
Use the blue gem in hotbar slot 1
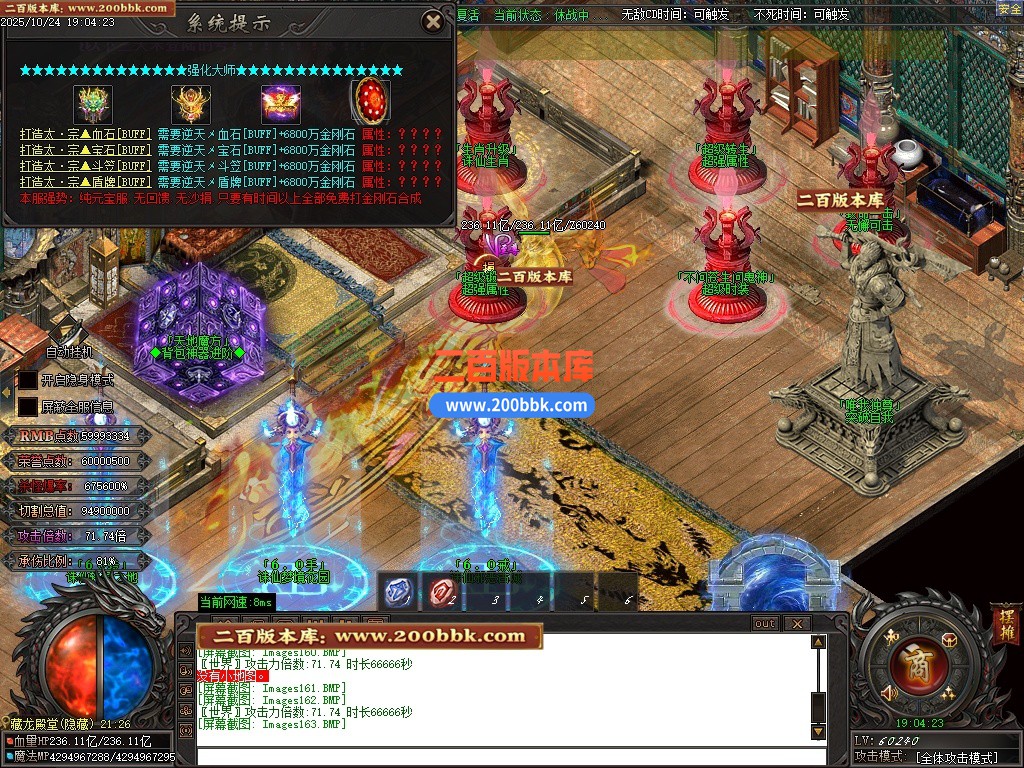(398, 592)
